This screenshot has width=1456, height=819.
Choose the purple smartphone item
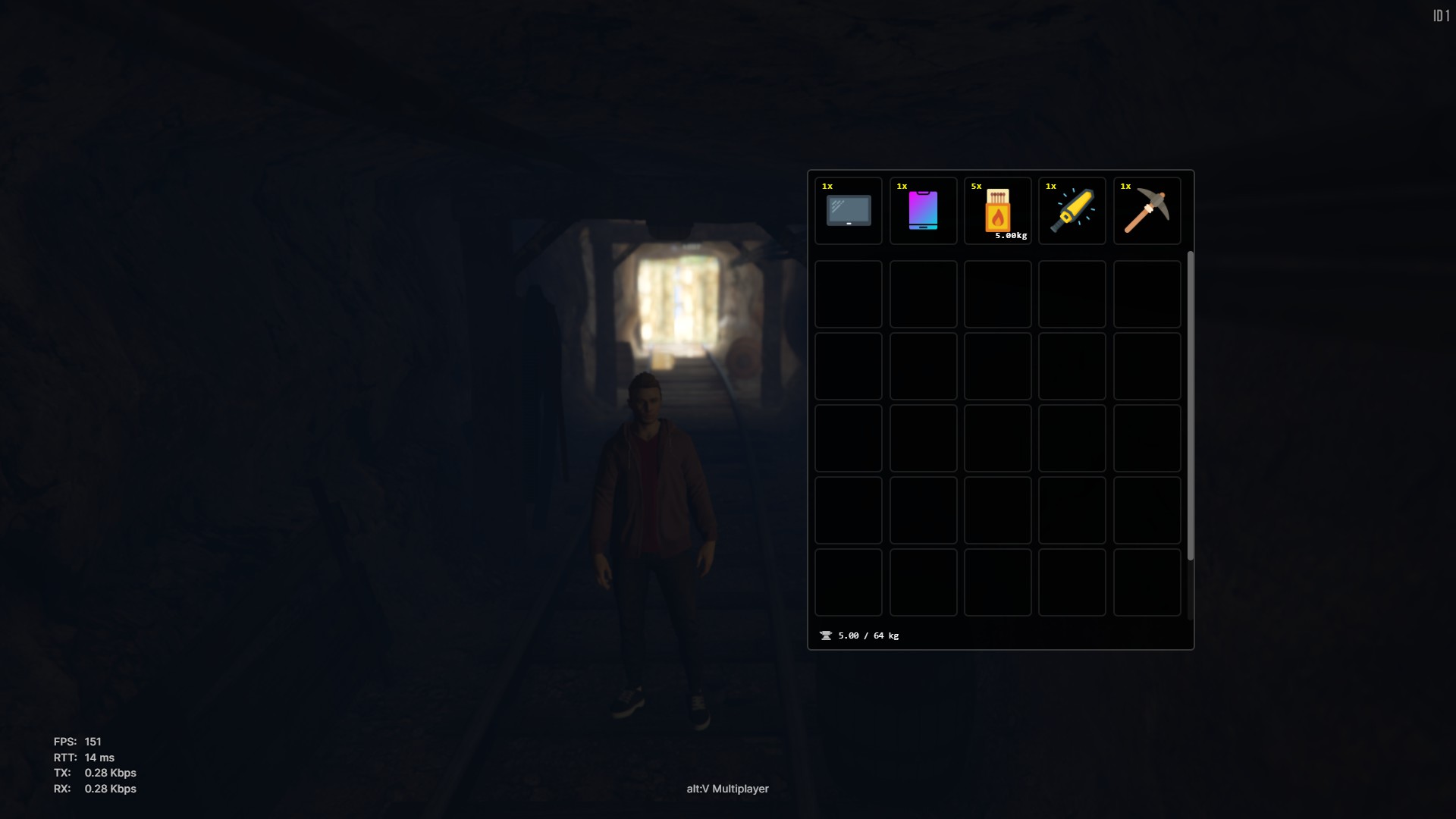923,211
